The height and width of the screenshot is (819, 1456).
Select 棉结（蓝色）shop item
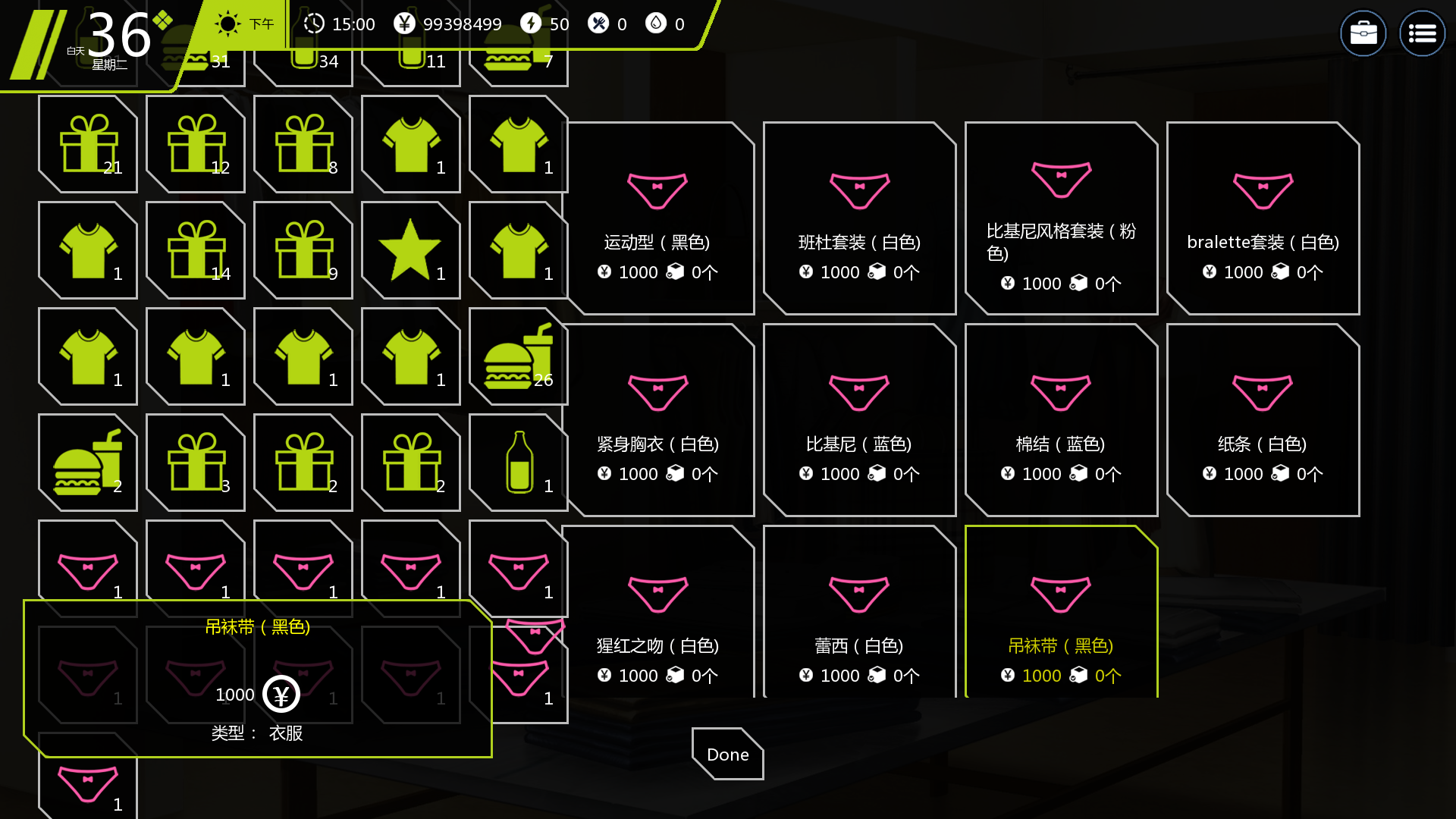pyautogui.click(x=1061, y=420)
